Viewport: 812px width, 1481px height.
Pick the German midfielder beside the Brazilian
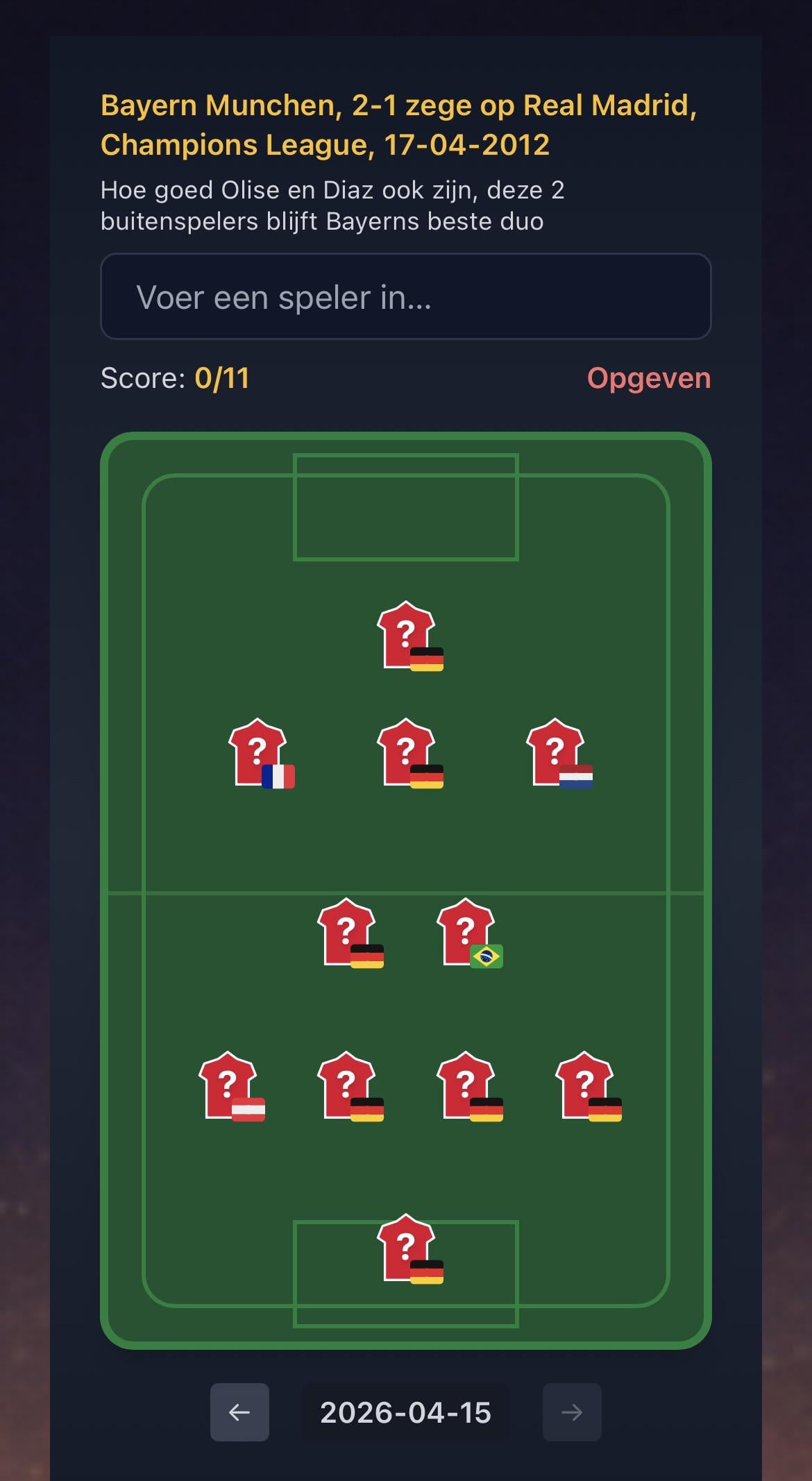pos(347,933)
